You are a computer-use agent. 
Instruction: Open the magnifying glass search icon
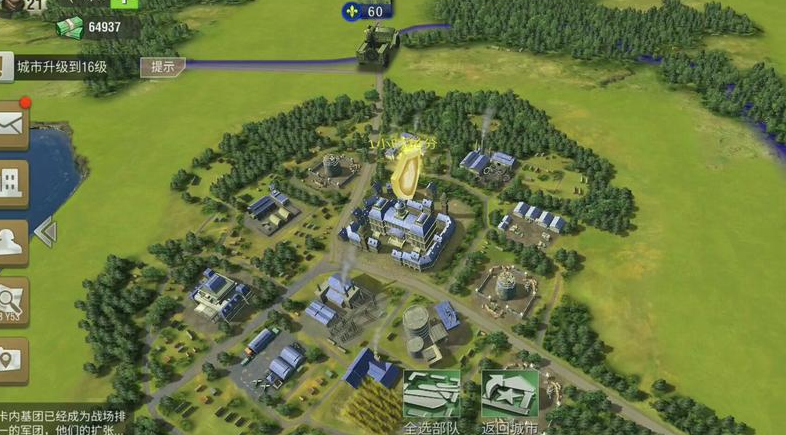12,300
